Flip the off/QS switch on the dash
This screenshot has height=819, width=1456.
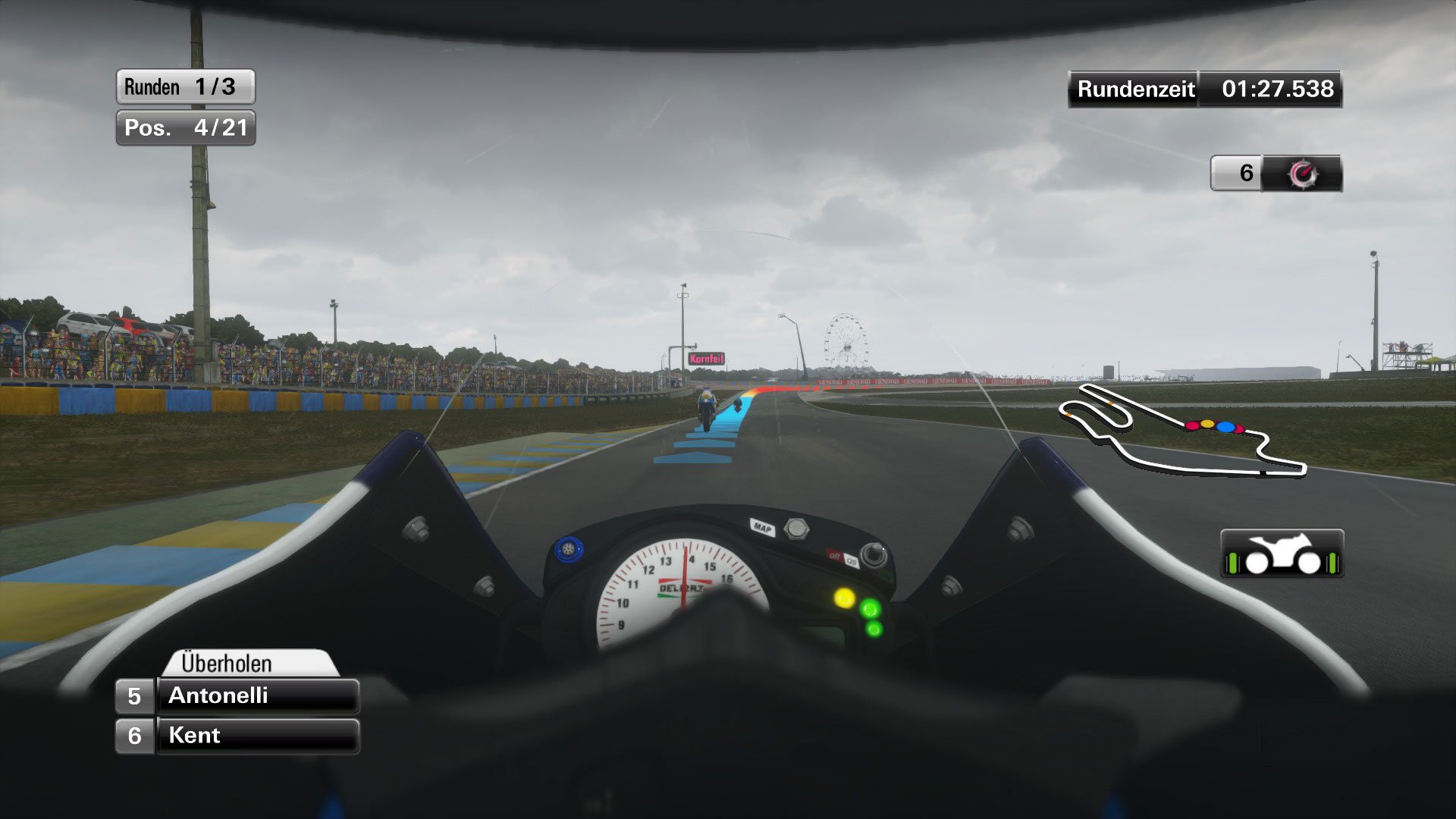pyautogui.click(x=845, y=558)
